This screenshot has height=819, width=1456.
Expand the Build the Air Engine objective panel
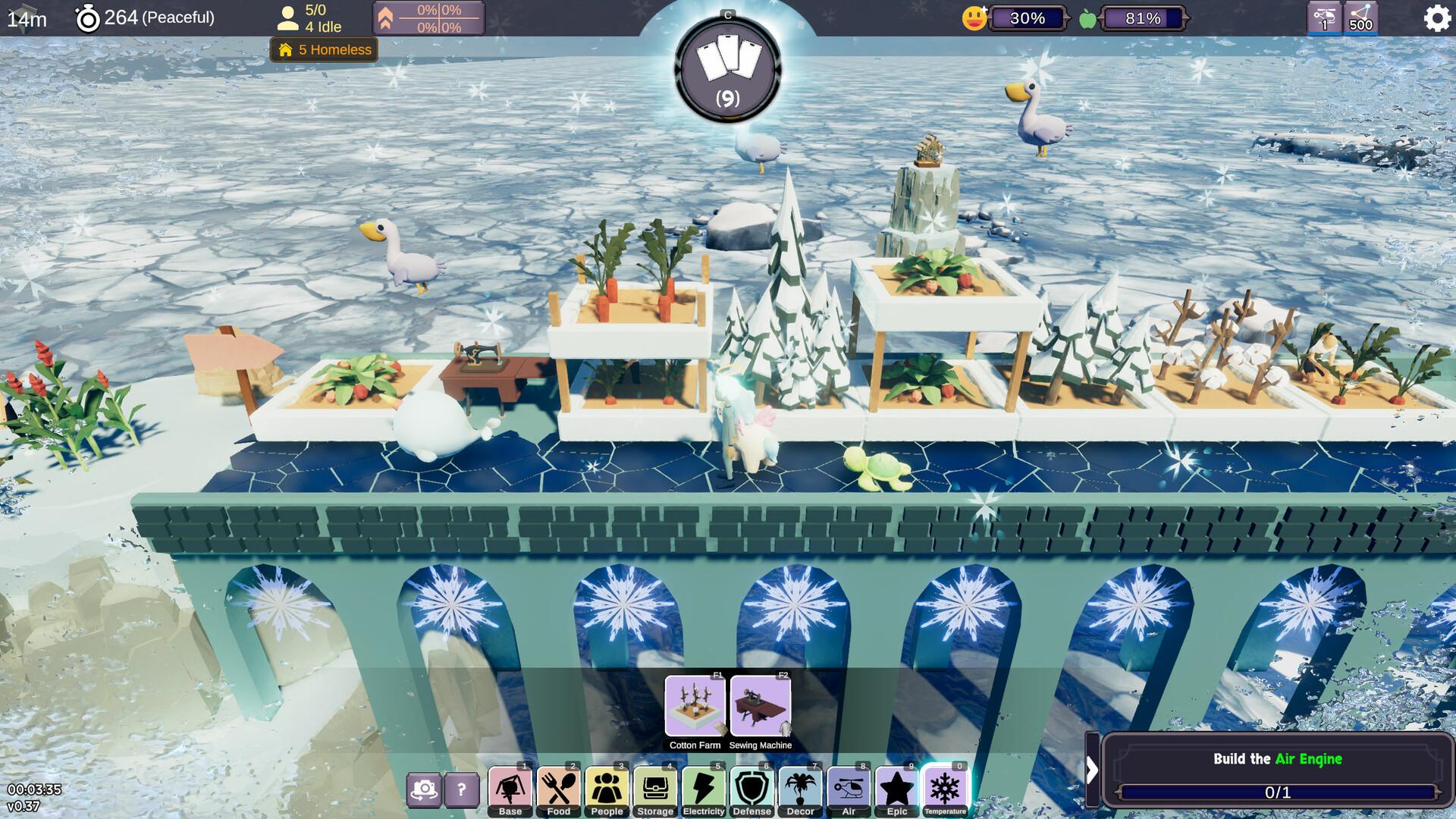pos(1092,770)
